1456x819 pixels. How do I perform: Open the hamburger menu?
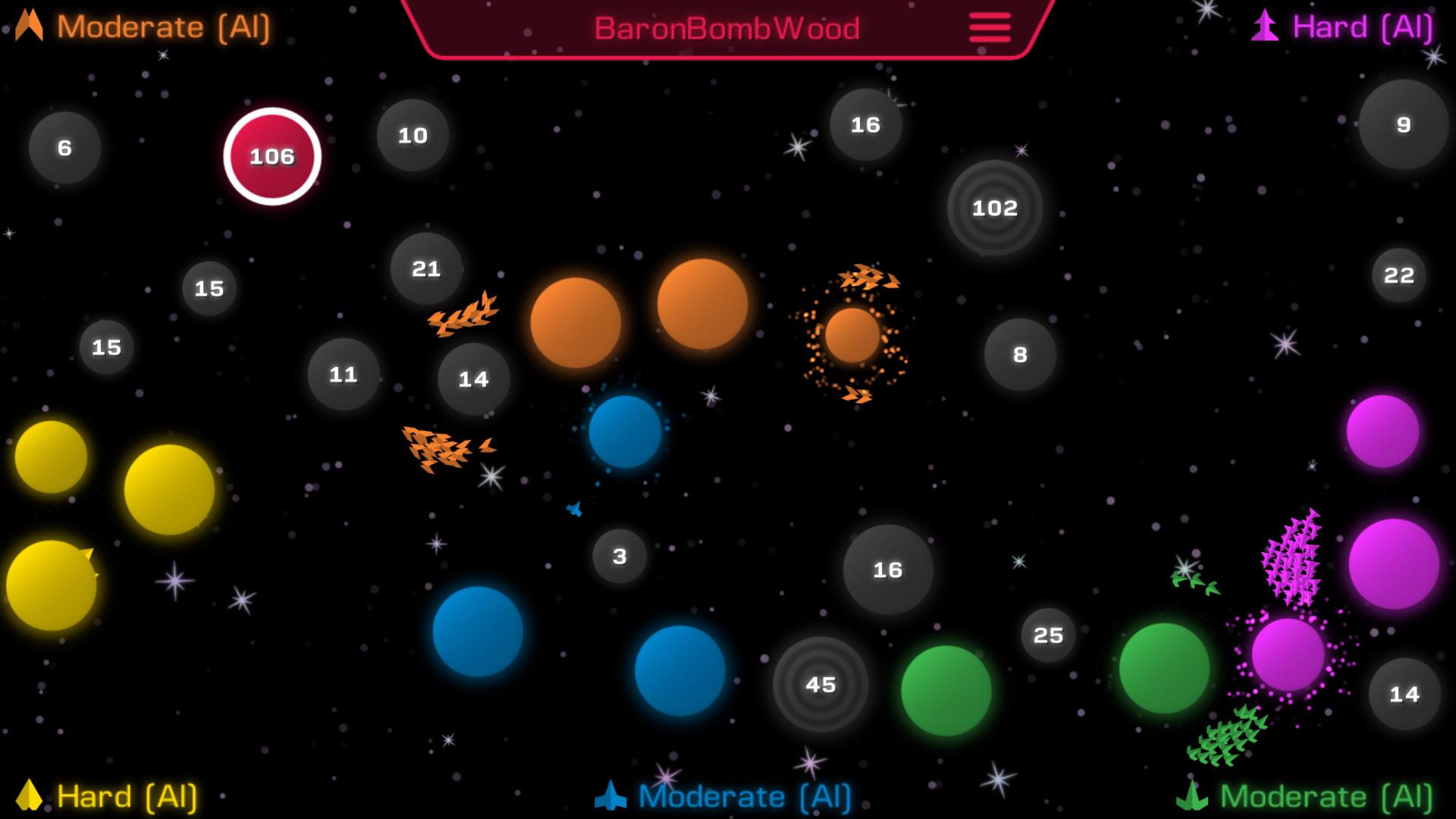pyautogui.click(x=988, y=27)
